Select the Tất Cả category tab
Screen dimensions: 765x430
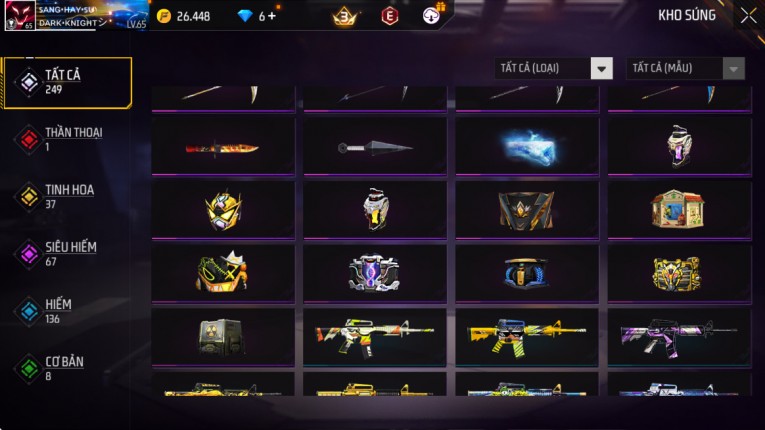click(x=67, y=82)
